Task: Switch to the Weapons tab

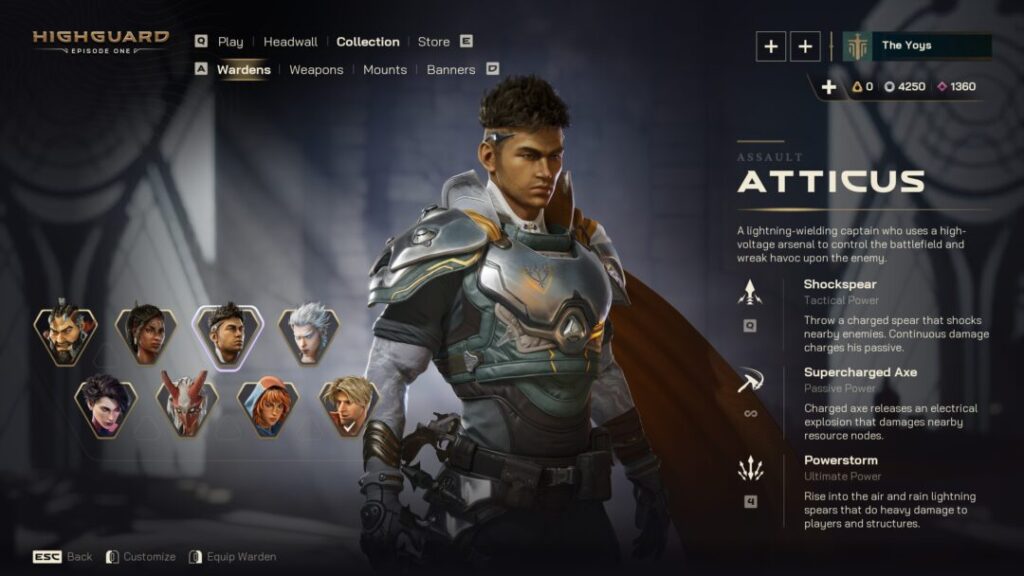Action: [316, 70]
